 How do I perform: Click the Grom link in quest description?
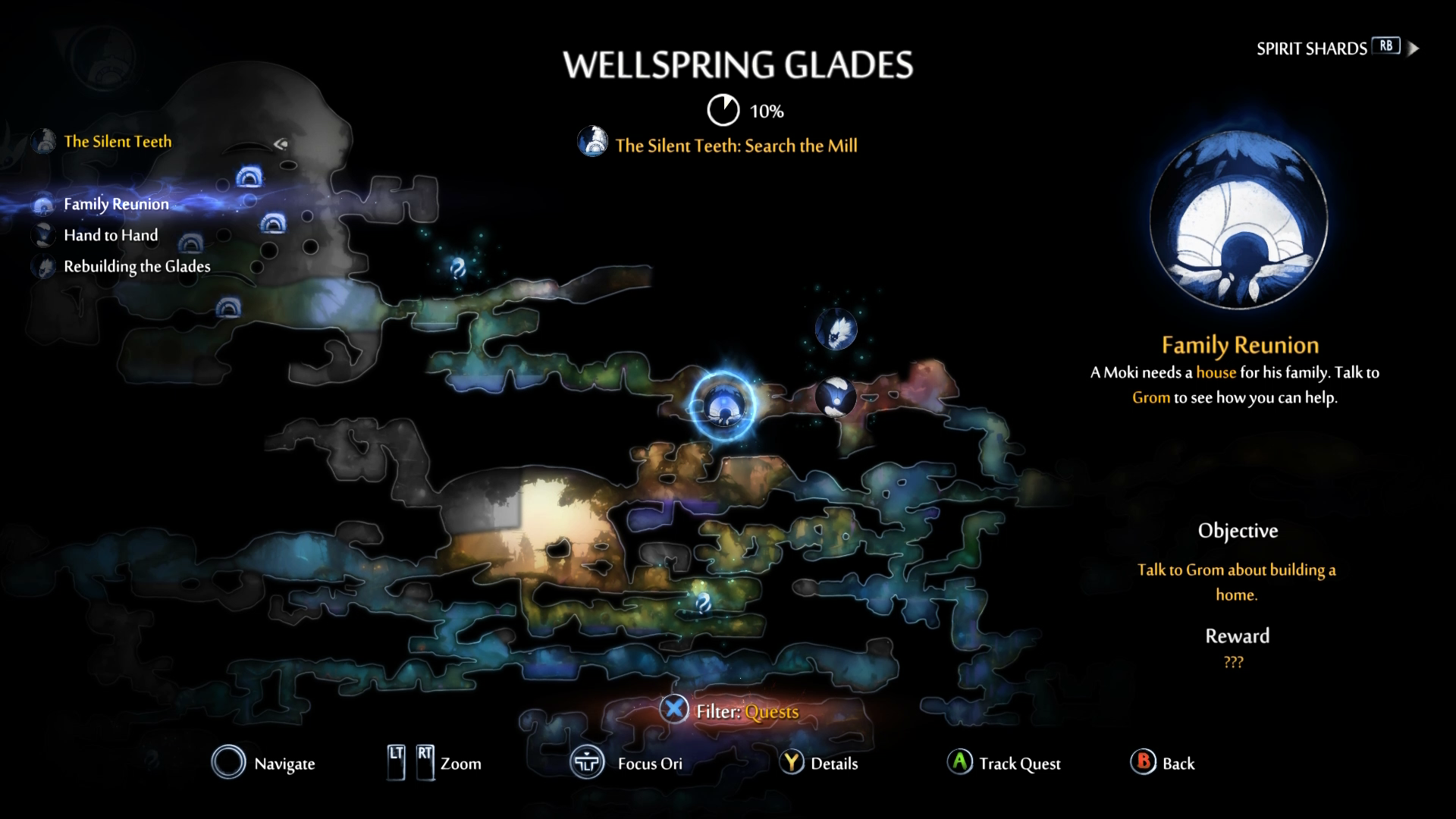[x=1151, y=397]
